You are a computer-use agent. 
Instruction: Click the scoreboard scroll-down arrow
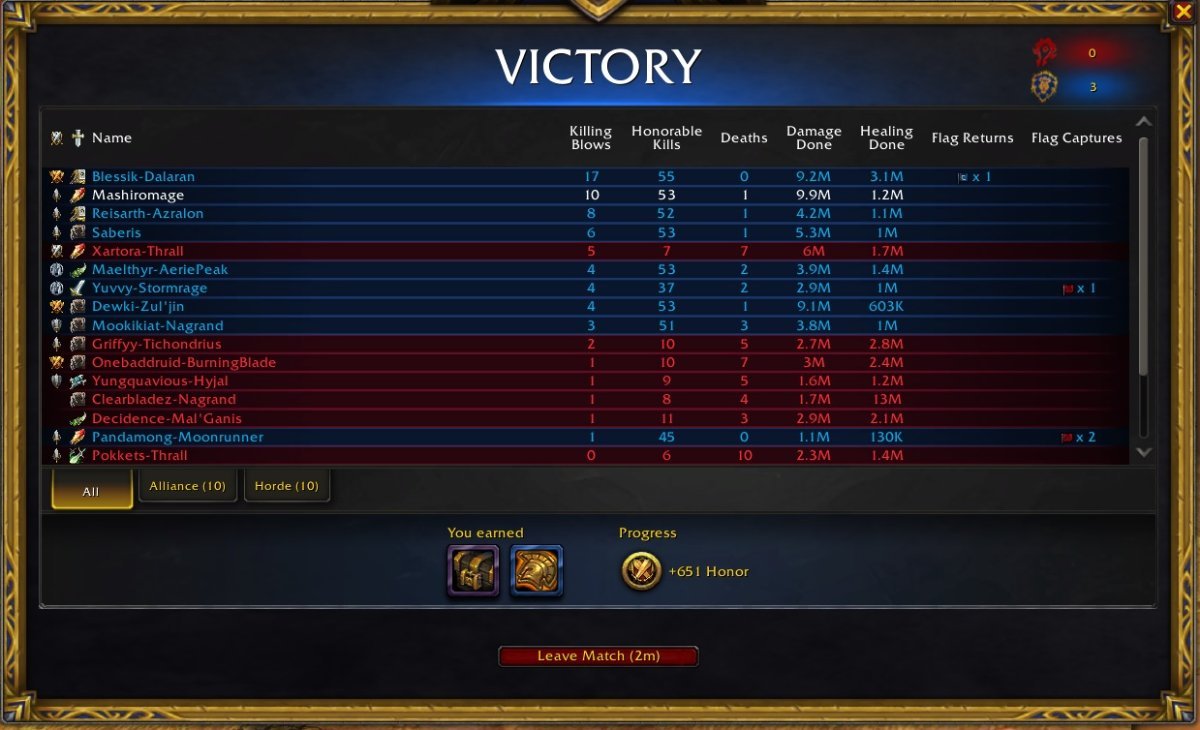click(x=1144, y=452)
